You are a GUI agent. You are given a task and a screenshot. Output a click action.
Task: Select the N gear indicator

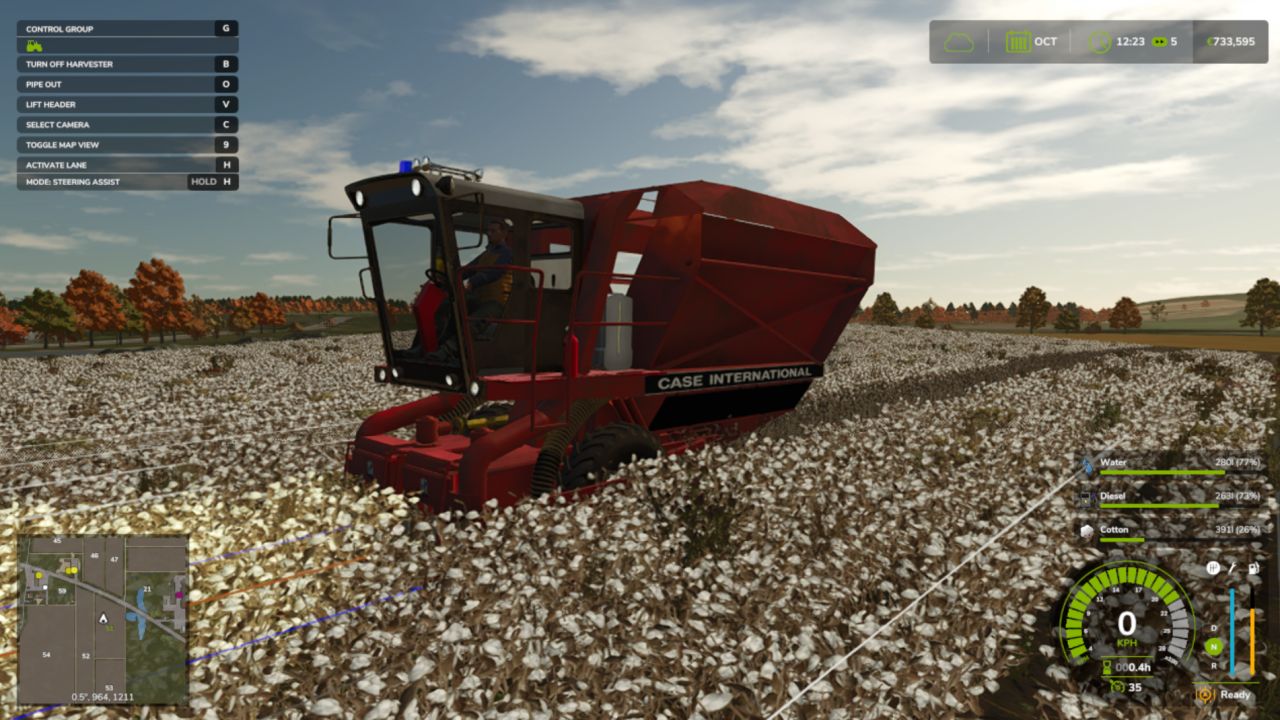[x=1213, y=646]
